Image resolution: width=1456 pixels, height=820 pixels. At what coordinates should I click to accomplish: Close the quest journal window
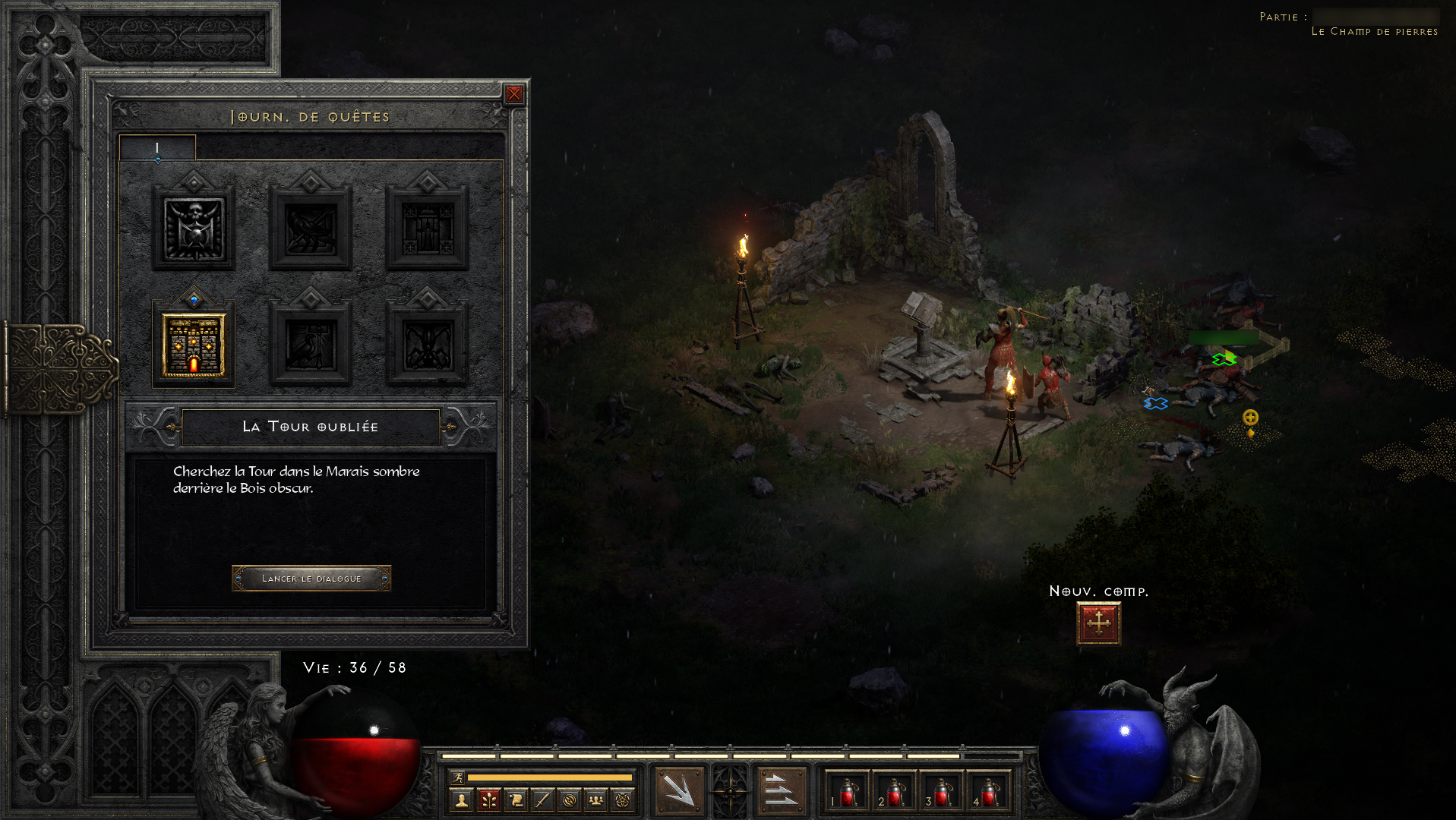pyautogui.click(x=514, y=94)
